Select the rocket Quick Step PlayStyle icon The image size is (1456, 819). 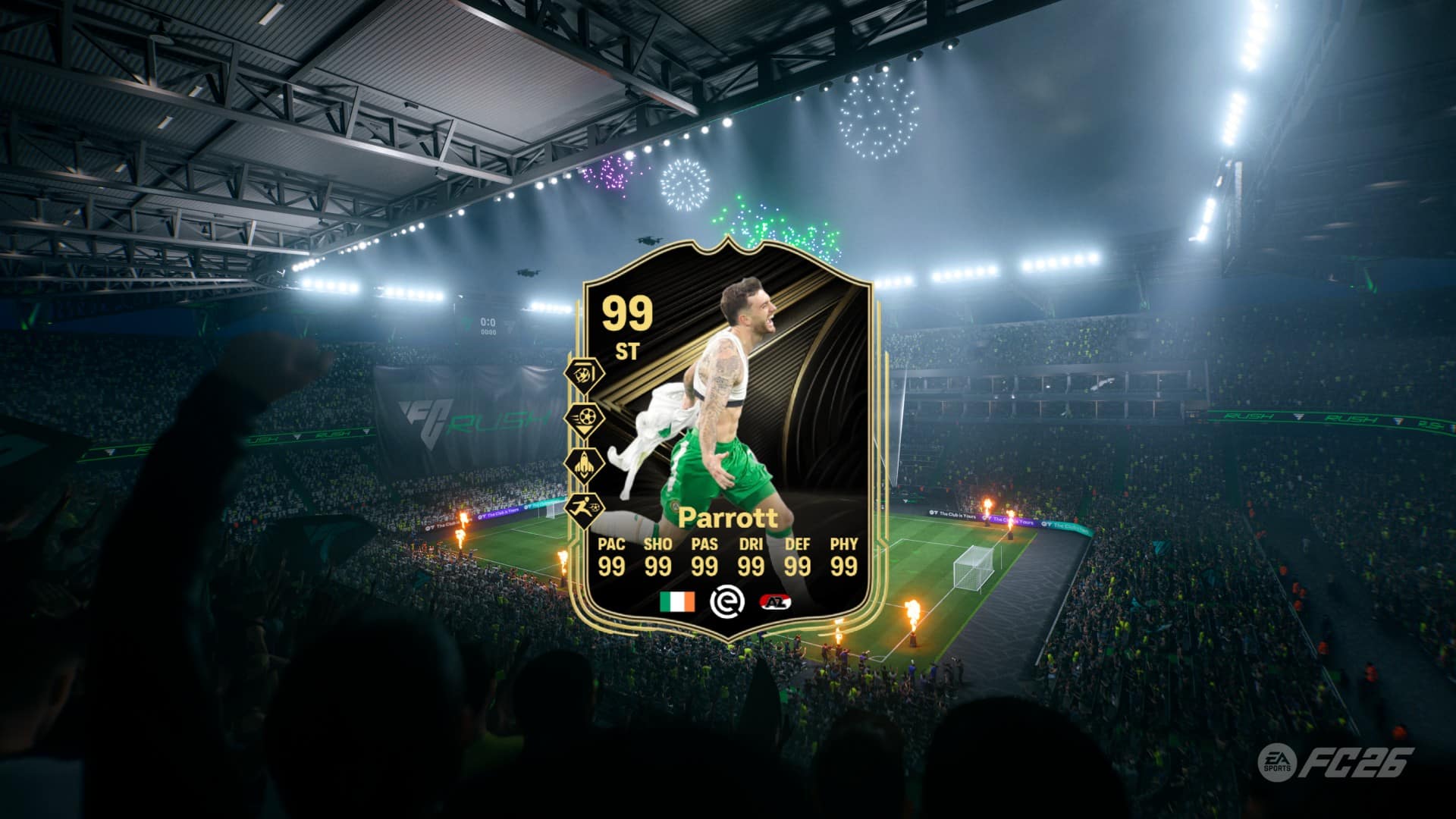coord(584,463)
